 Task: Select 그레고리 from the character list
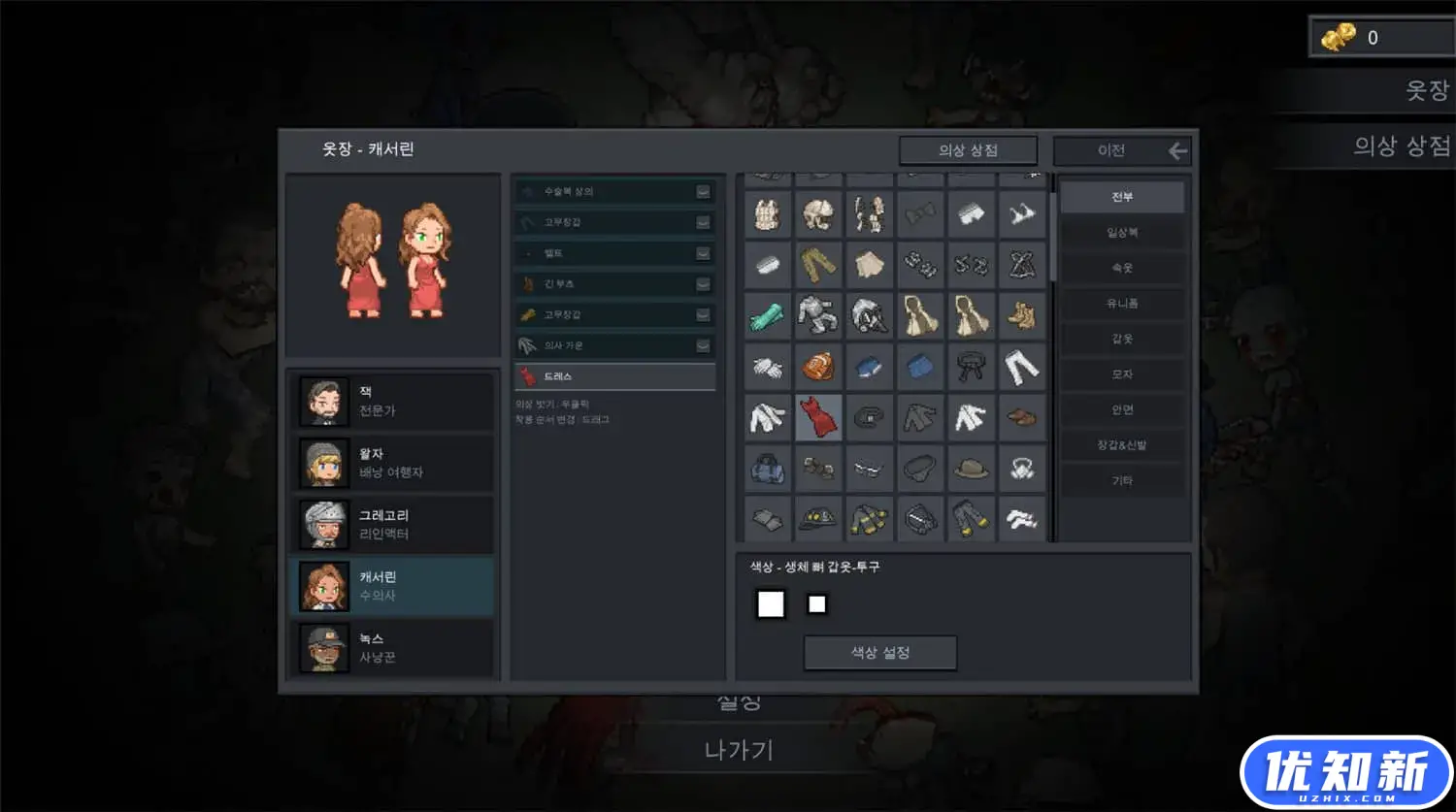392,525
